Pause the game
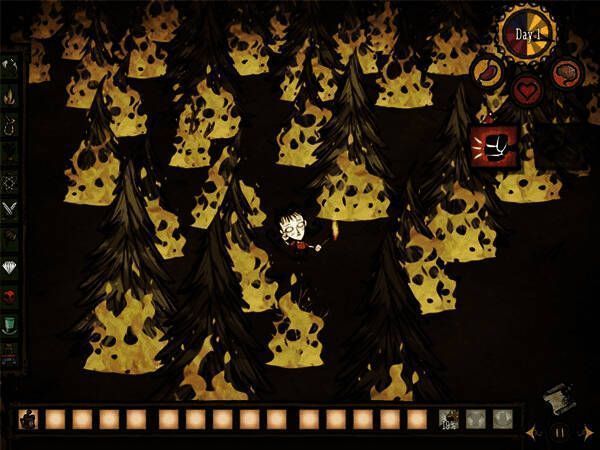 pos(560,433)
